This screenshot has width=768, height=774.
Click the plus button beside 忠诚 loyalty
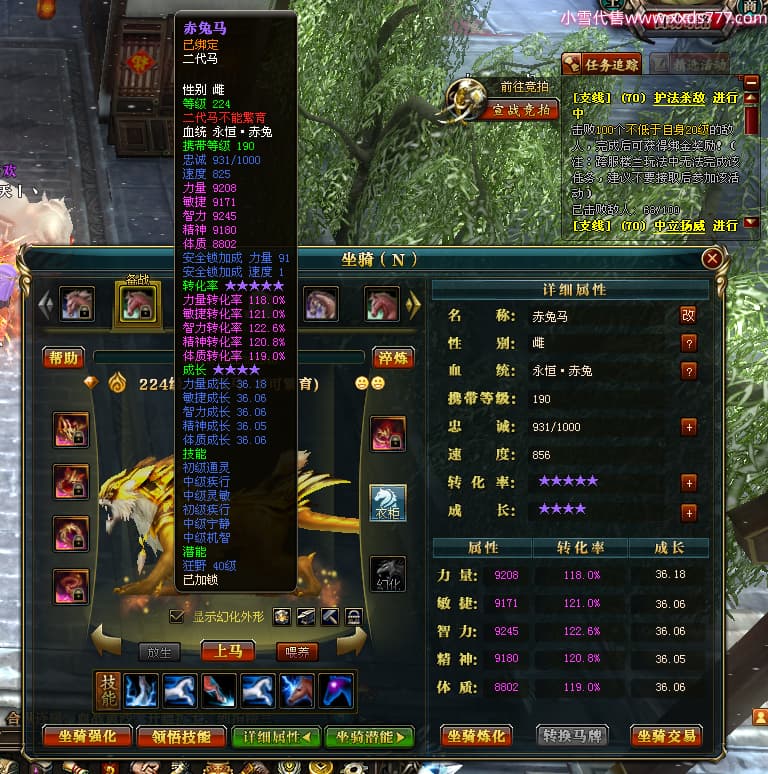tap(688, 427)
